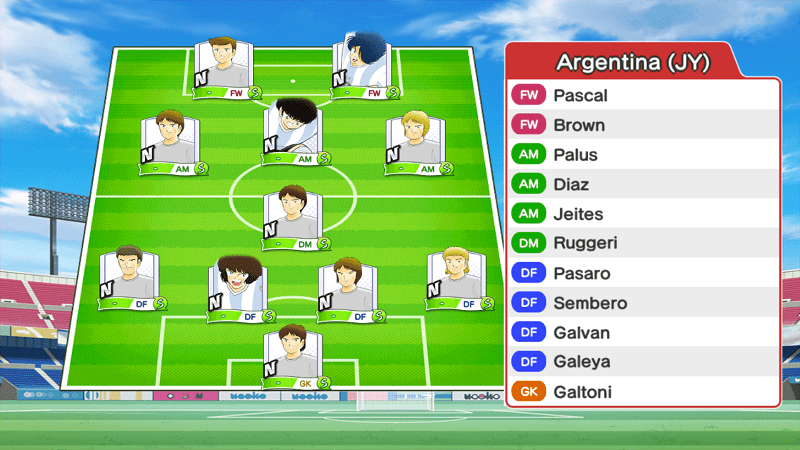Choose the Galeya row
Screen dimensions: 800x450
click(x=641, y=362)
